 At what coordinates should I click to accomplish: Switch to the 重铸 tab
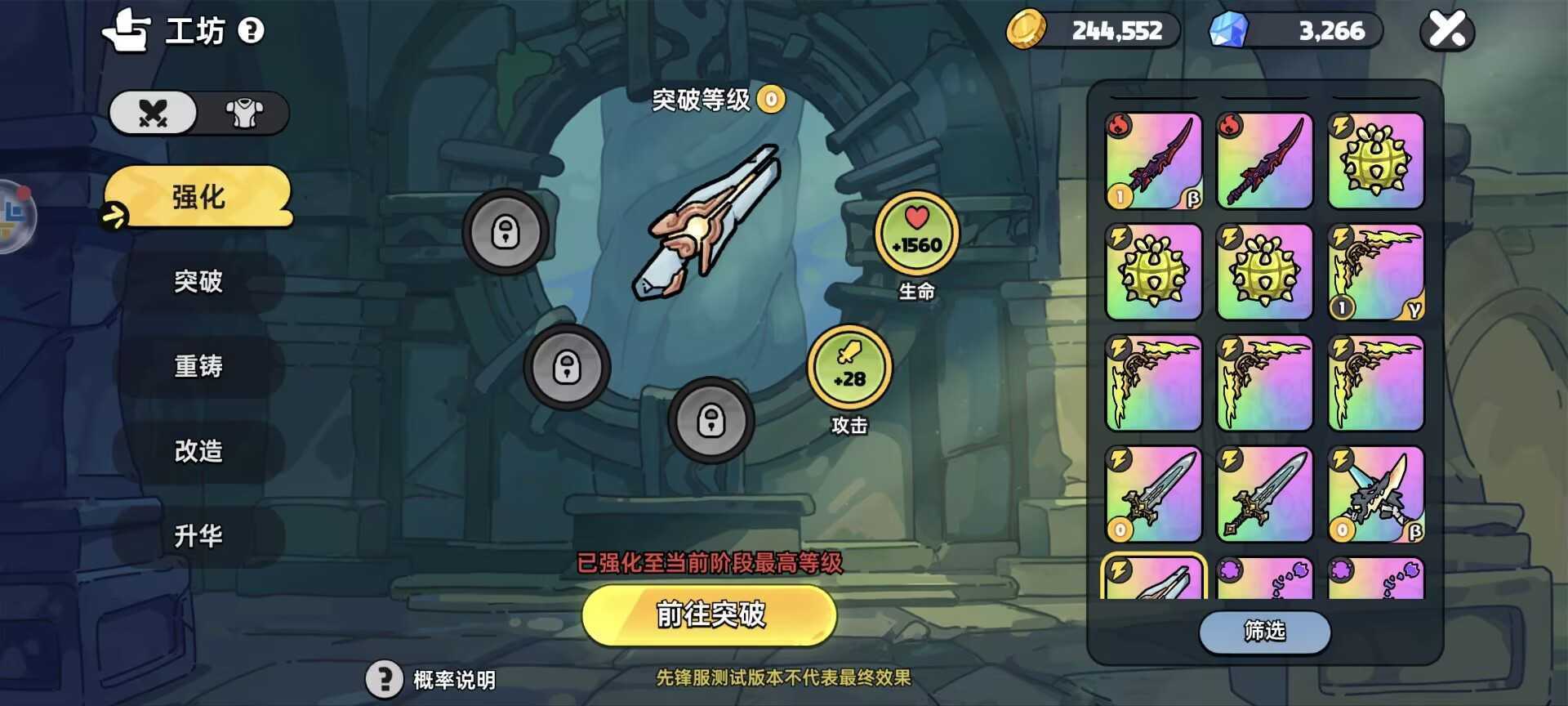tap(198, 366)
